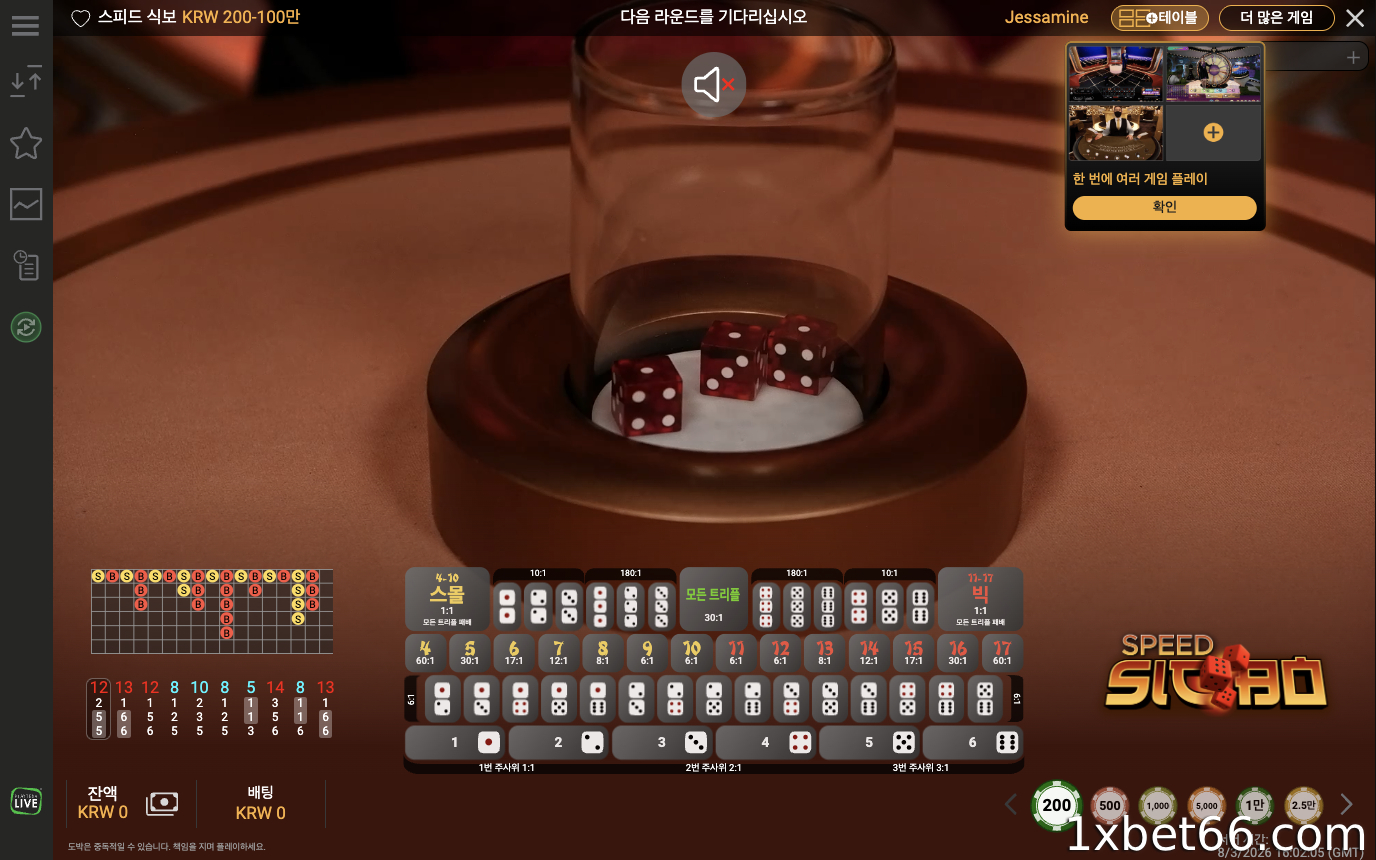The image size is (1376, 860).
Task: Bet on total 10
Action: click(691, 653)
